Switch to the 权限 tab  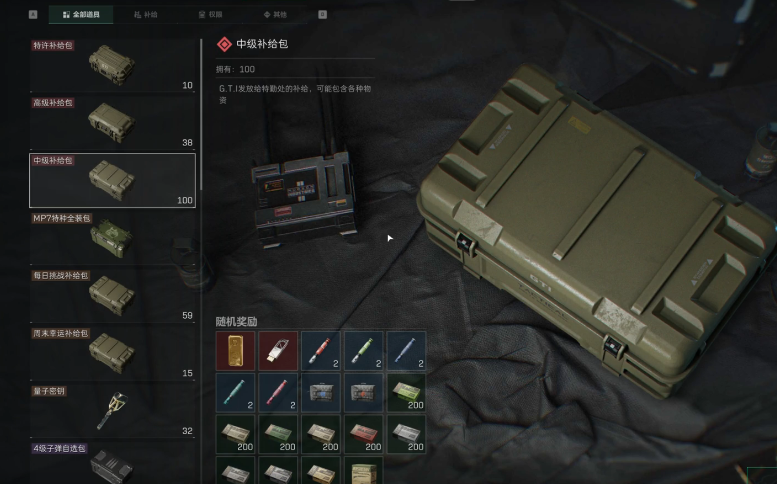pyautogui.click(x=210, y=15)
